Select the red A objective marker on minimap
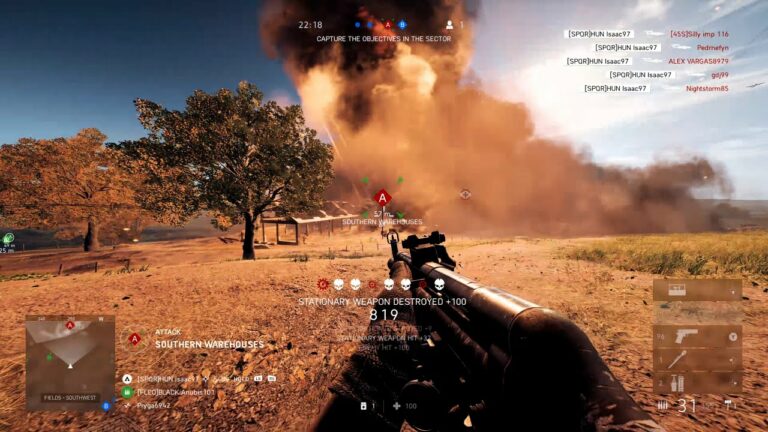The width and height of the screenshot is (768, 432). [x=70, y=326]
